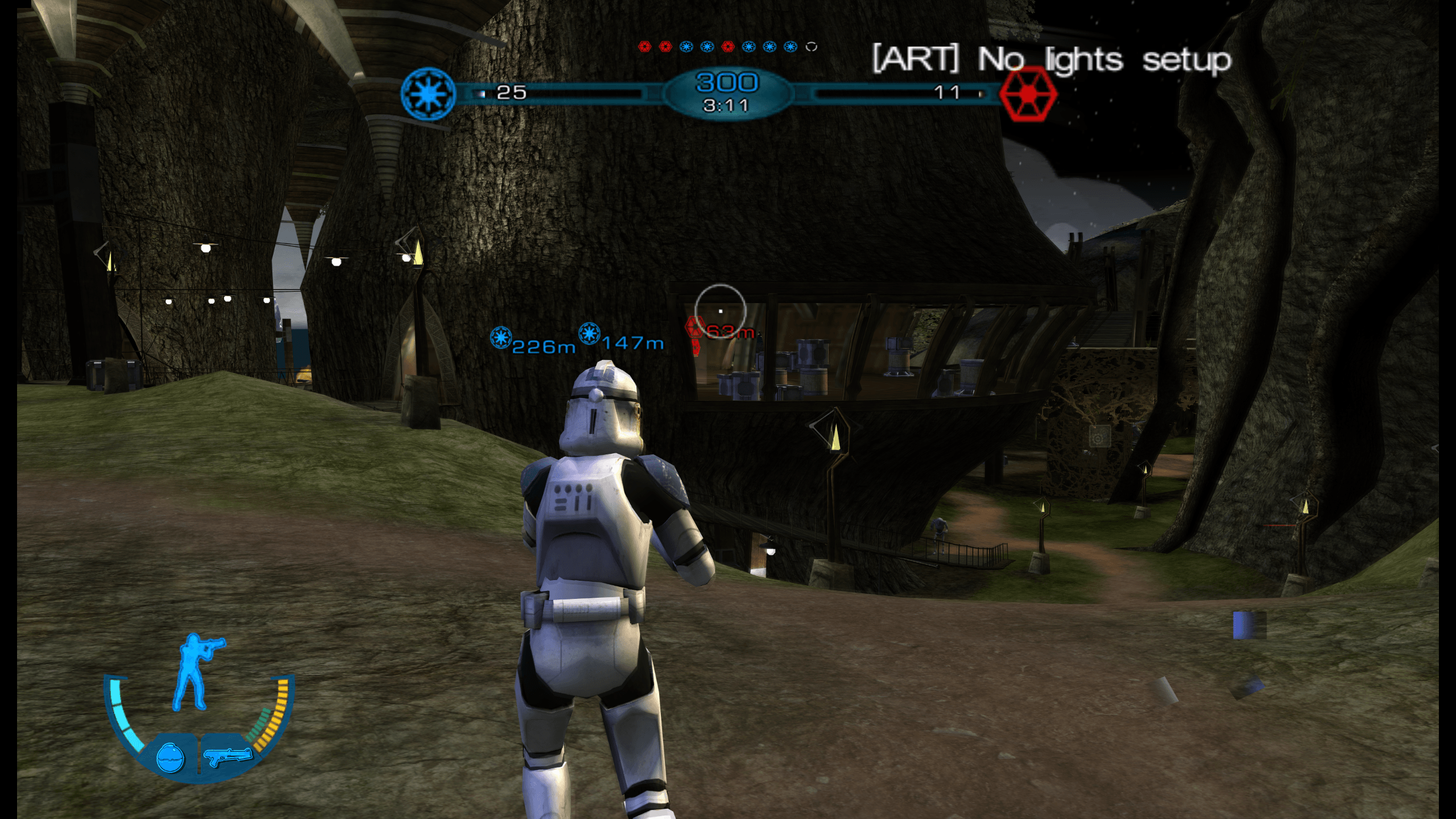Click the first red CIS command post marker
Image resolution: width=1456 pixels, height=819 pixels.
point(645,47)
